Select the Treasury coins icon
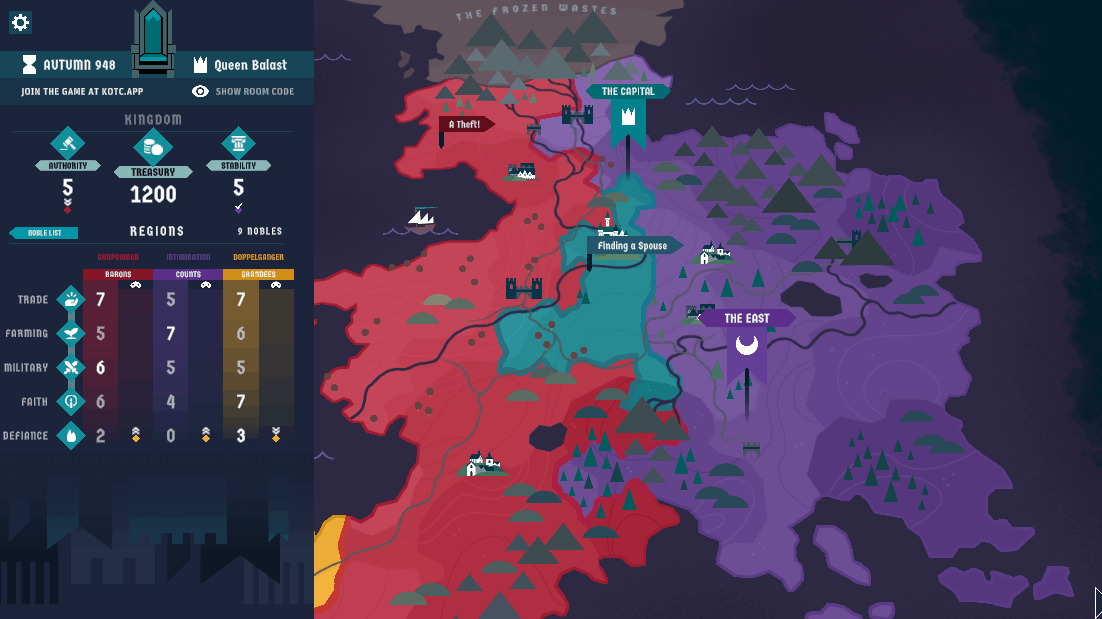Viewport: 1102px width, 619px height. [x=153, y=148]
